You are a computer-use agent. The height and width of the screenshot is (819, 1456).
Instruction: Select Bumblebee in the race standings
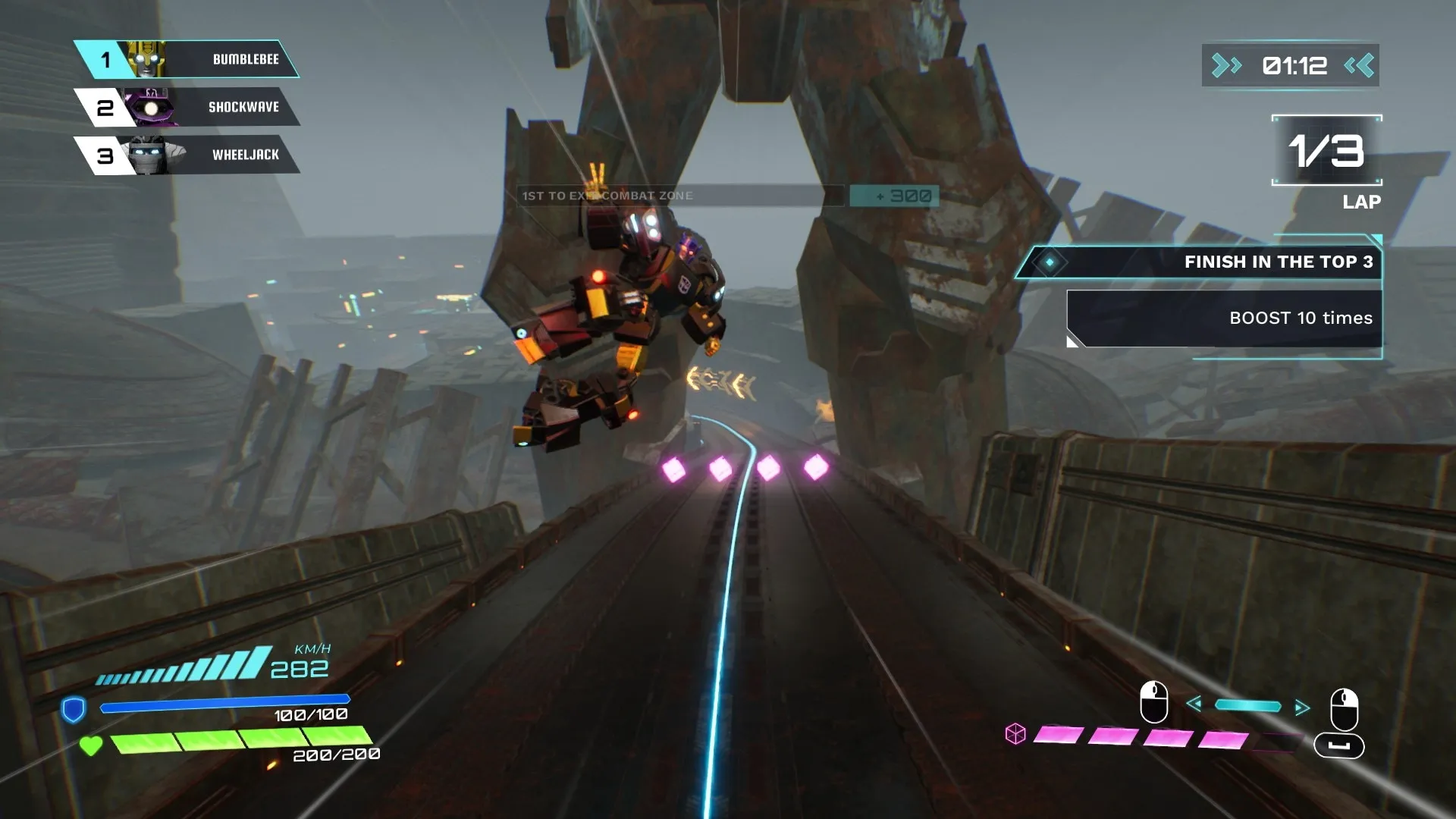pyautogui.click(x=188, y=59)
